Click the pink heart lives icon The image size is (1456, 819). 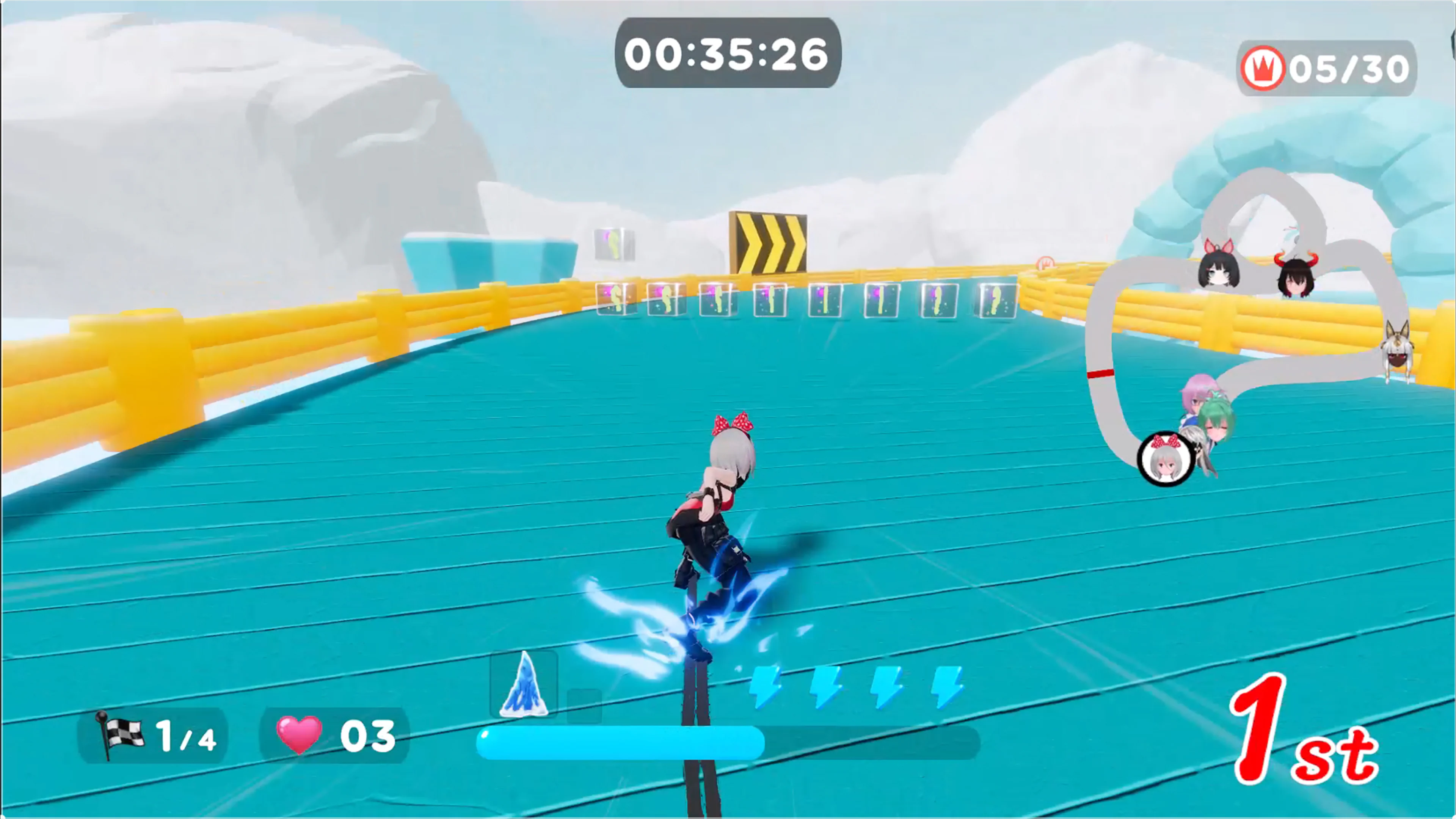(x=299, y=734)
